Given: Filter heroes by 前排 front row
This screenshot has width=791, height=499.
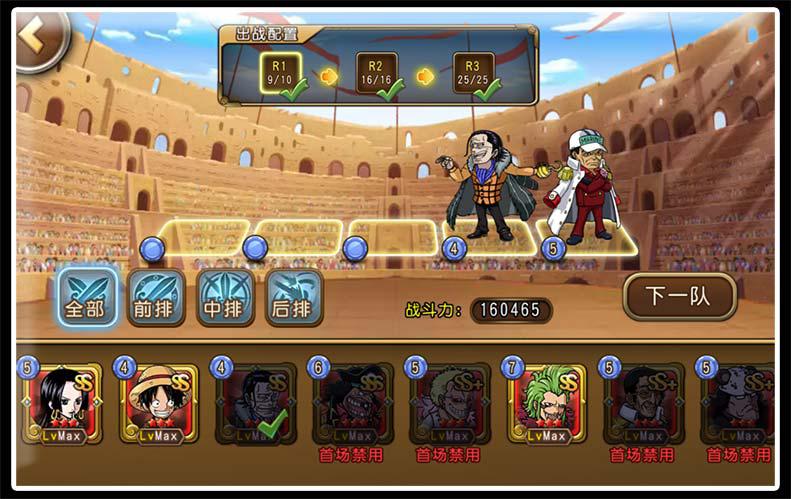Looking at the screenshot, I should click(x=156, y=298).
